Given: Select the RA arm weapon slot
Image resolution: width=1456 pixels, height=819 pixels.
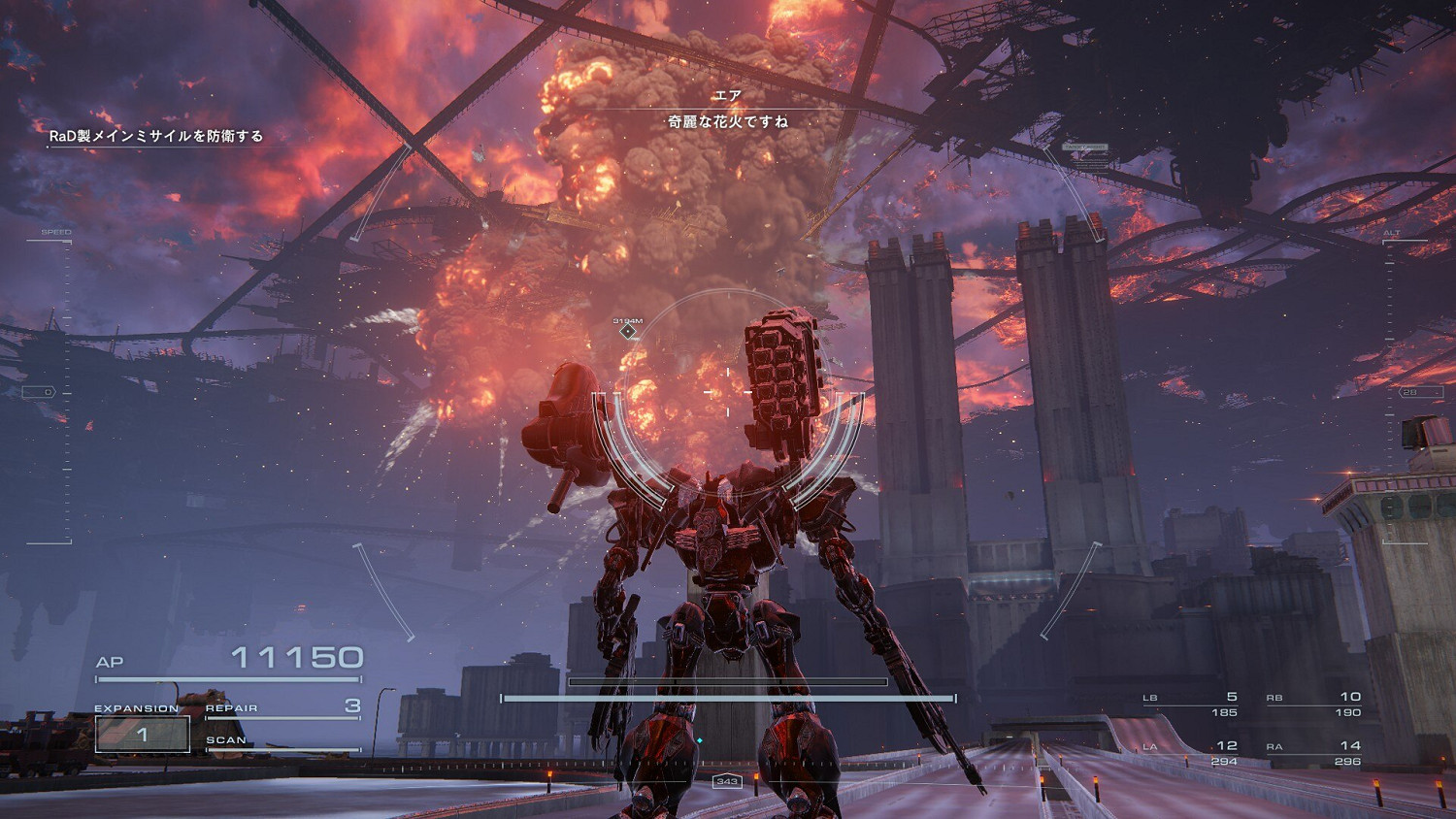Looking at the screenshot, I should point(1313,752).
